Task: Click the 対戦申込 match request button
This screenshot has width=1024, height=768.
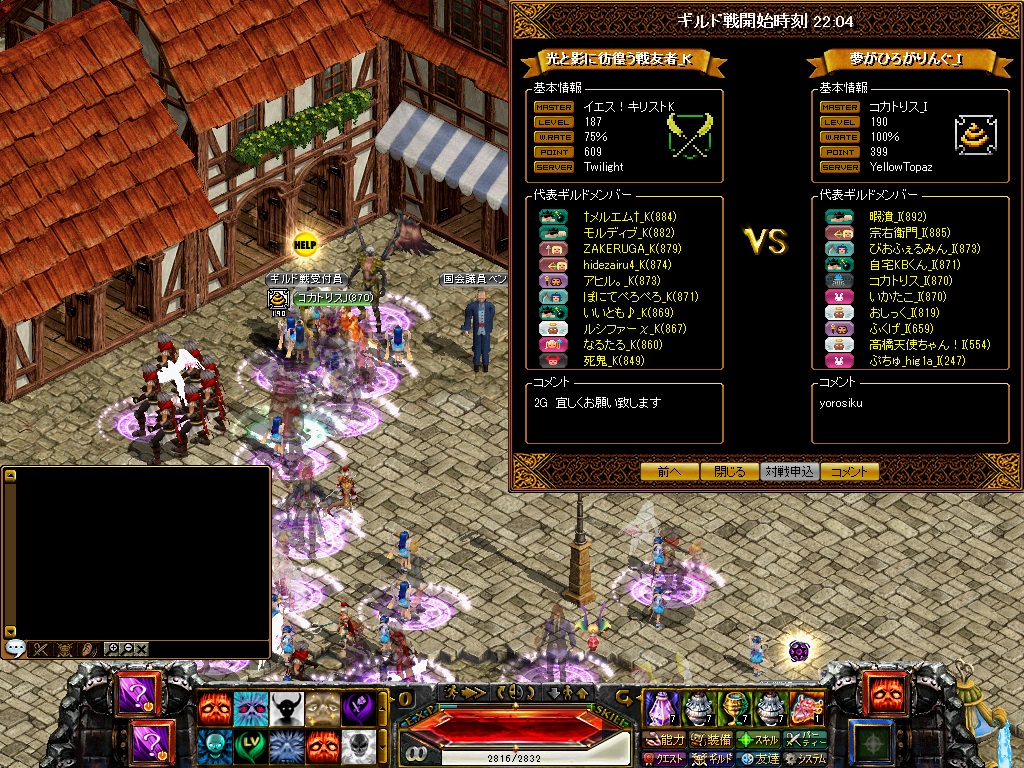Action: [789, 472]
